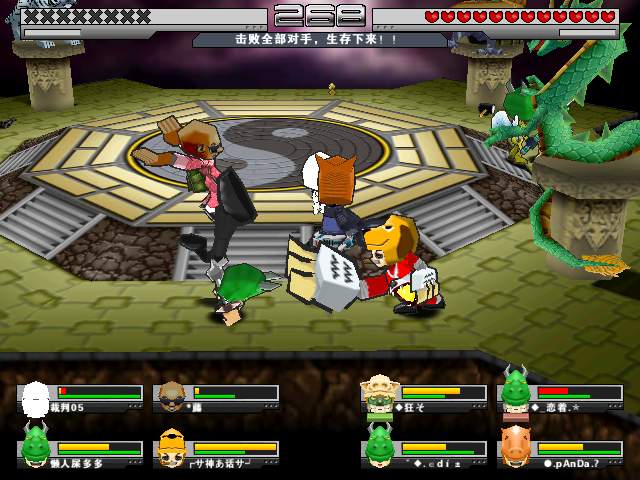Click the sunglasses bald player portrait
Image resolution: width=640 pixels, height=480 pixels.
(x=172, y=397)
